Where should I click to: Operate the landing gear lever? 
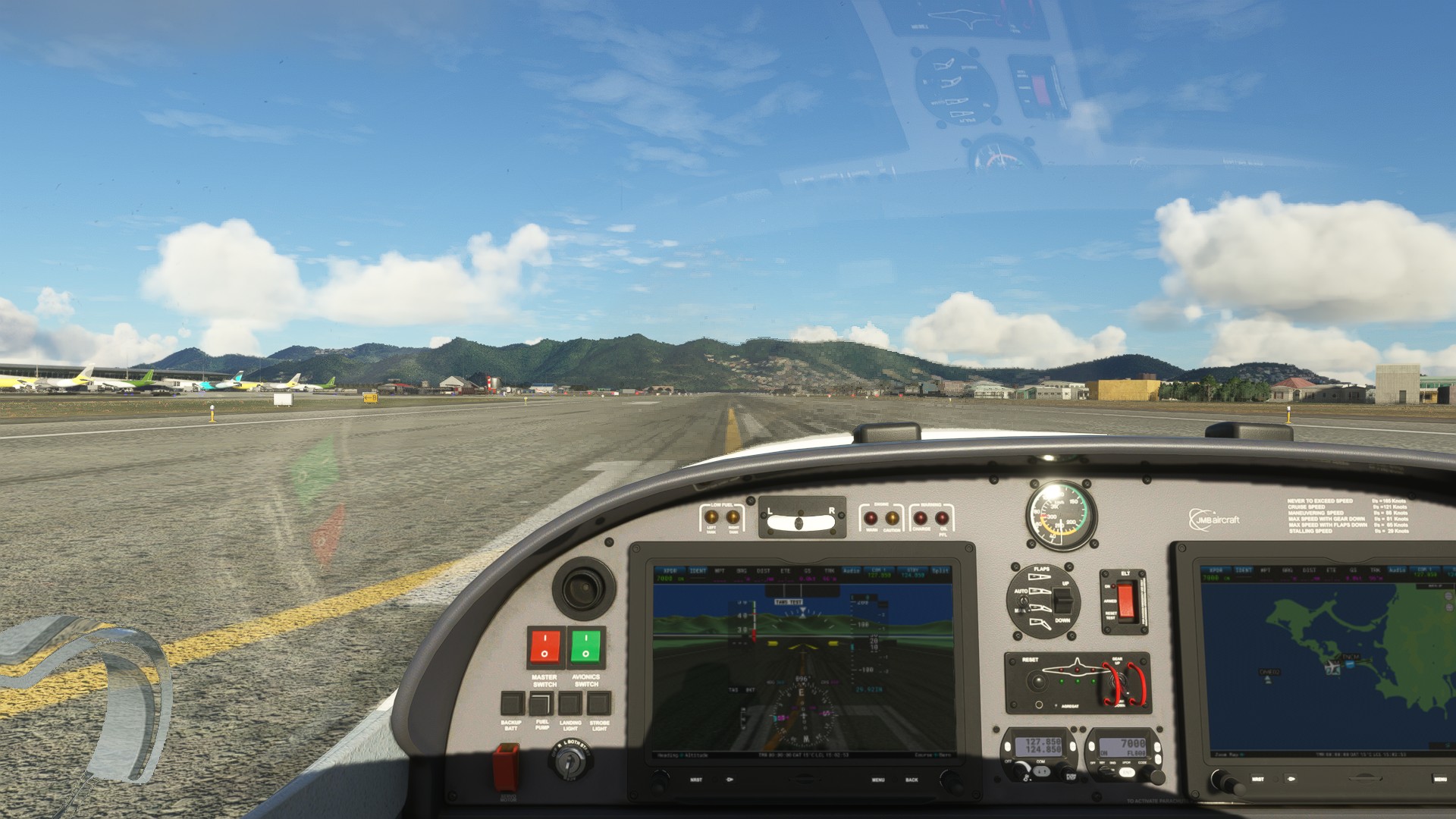(x=1116, y=685)
